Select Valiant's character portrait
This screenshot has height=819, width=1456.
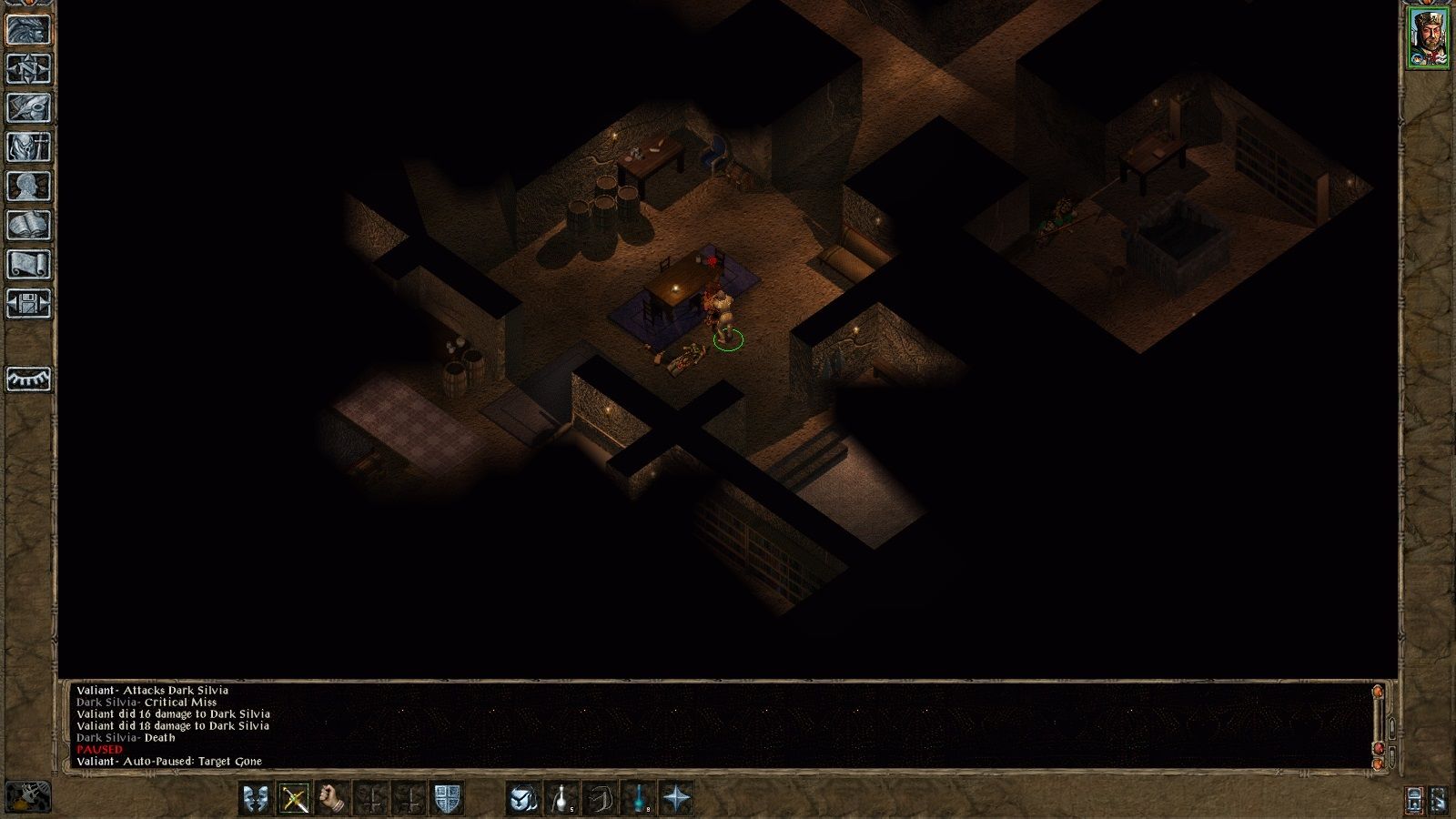(x=1428, y=38)
